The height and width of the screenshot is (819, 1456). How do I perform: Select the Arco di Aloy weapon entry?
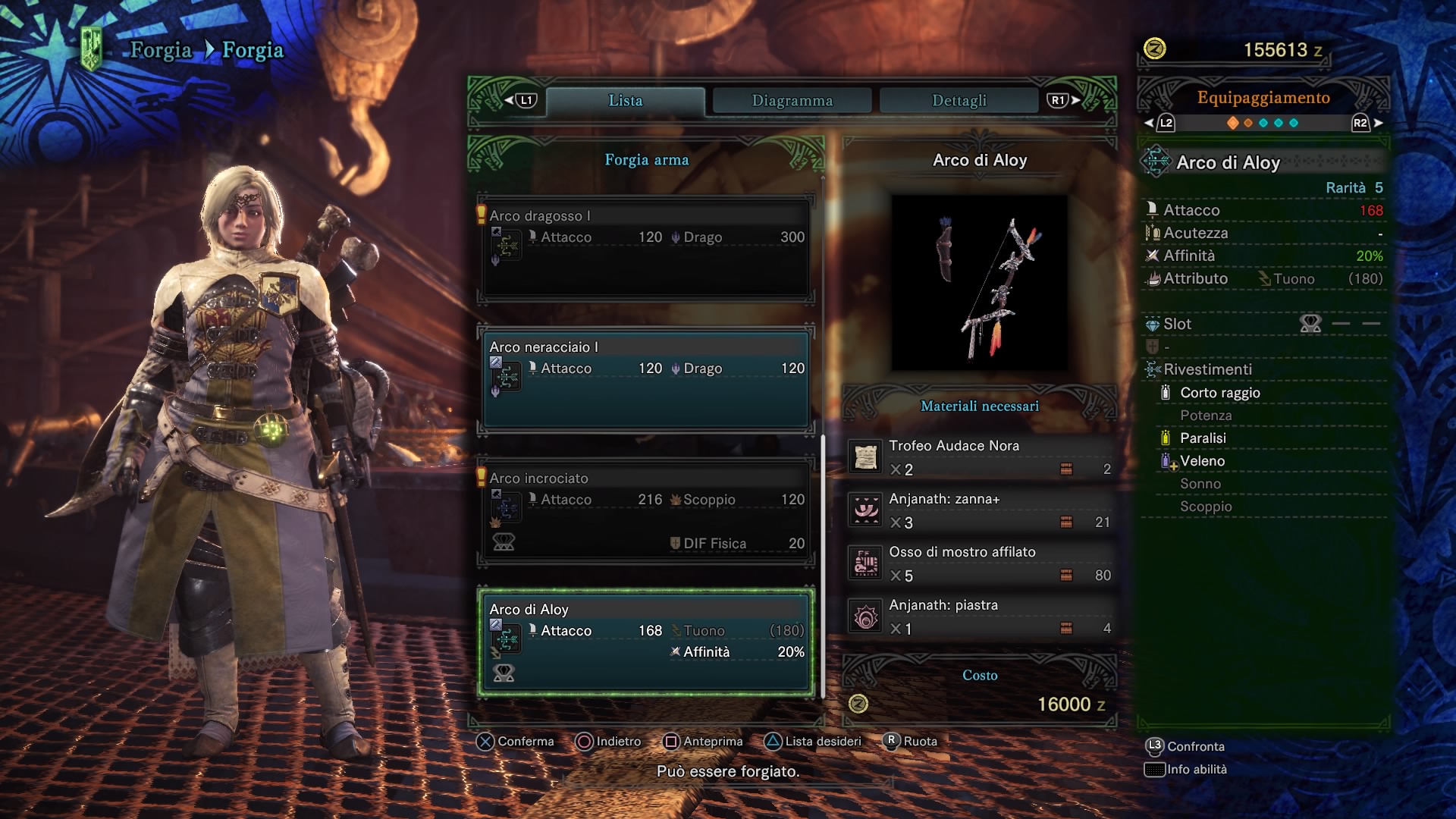(x=646, y=642)
